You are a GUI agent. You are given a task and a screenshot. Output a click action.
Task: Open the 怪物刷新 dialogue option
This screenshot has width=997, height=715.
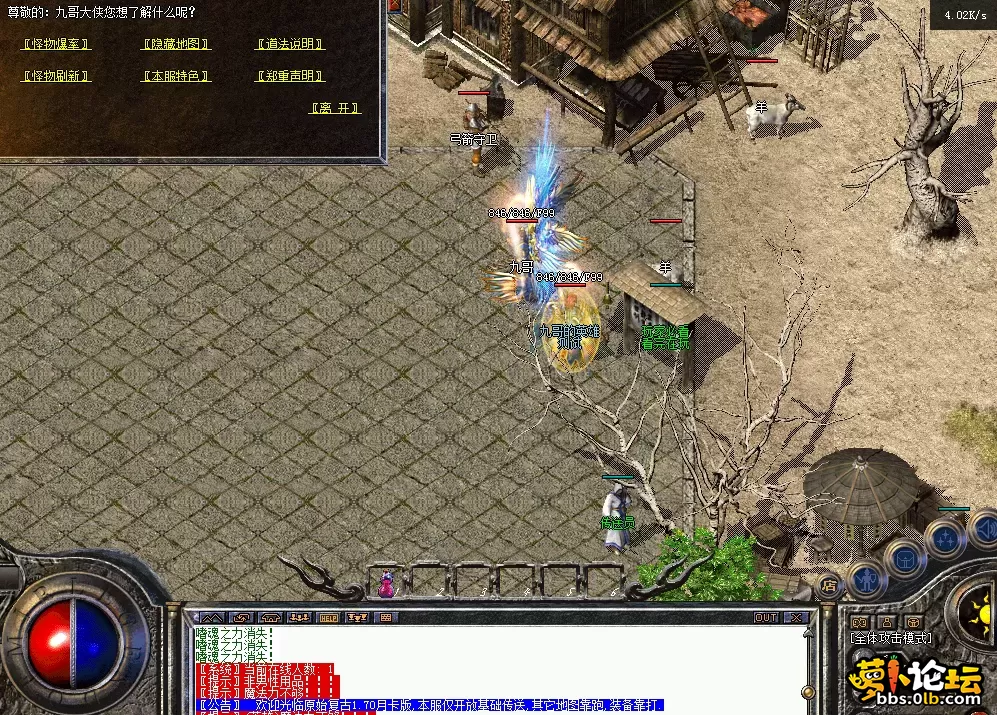click(56, 76)
